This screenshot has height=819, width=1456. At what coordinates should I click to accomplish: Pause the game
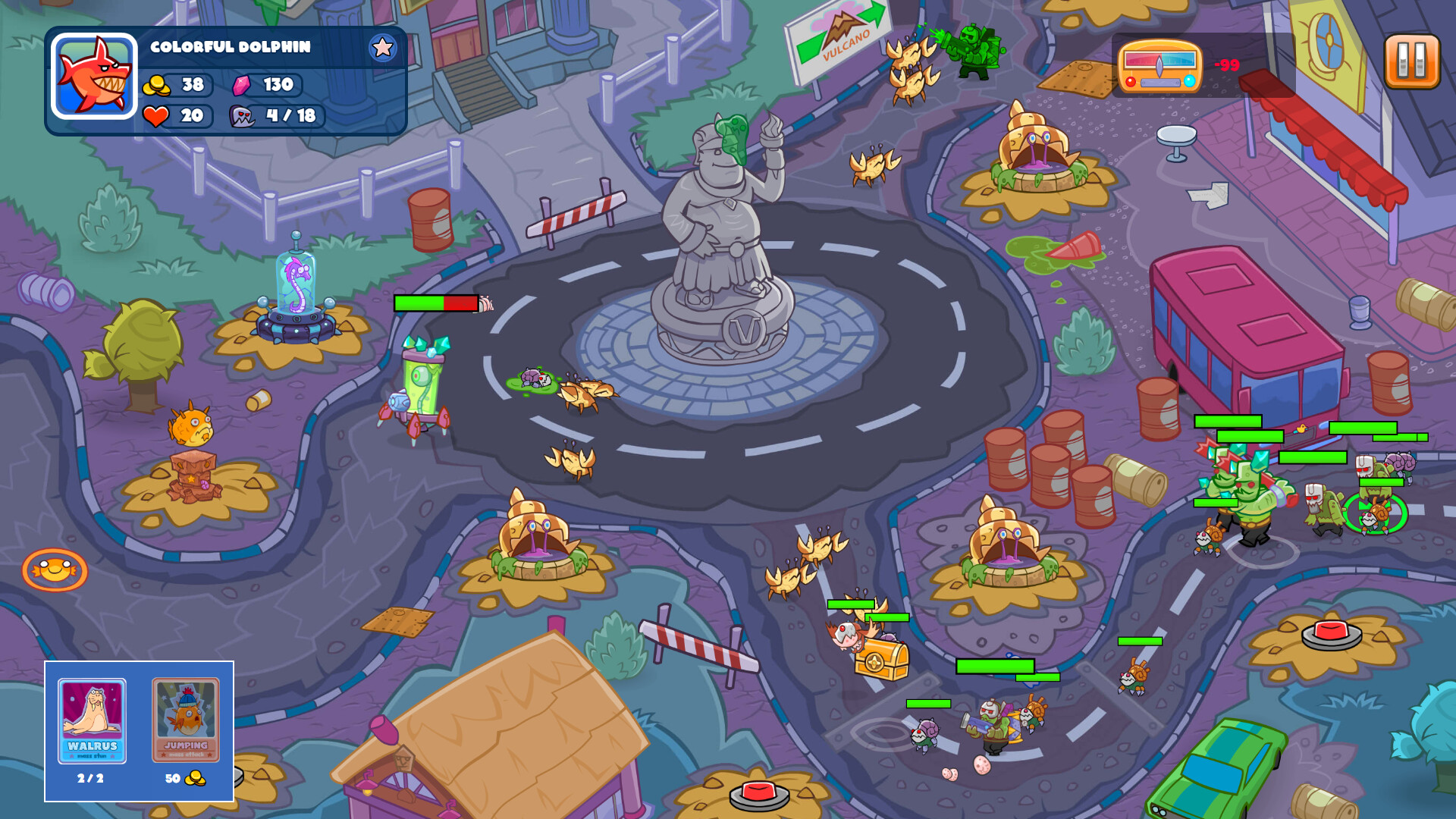click(1411, 61)
